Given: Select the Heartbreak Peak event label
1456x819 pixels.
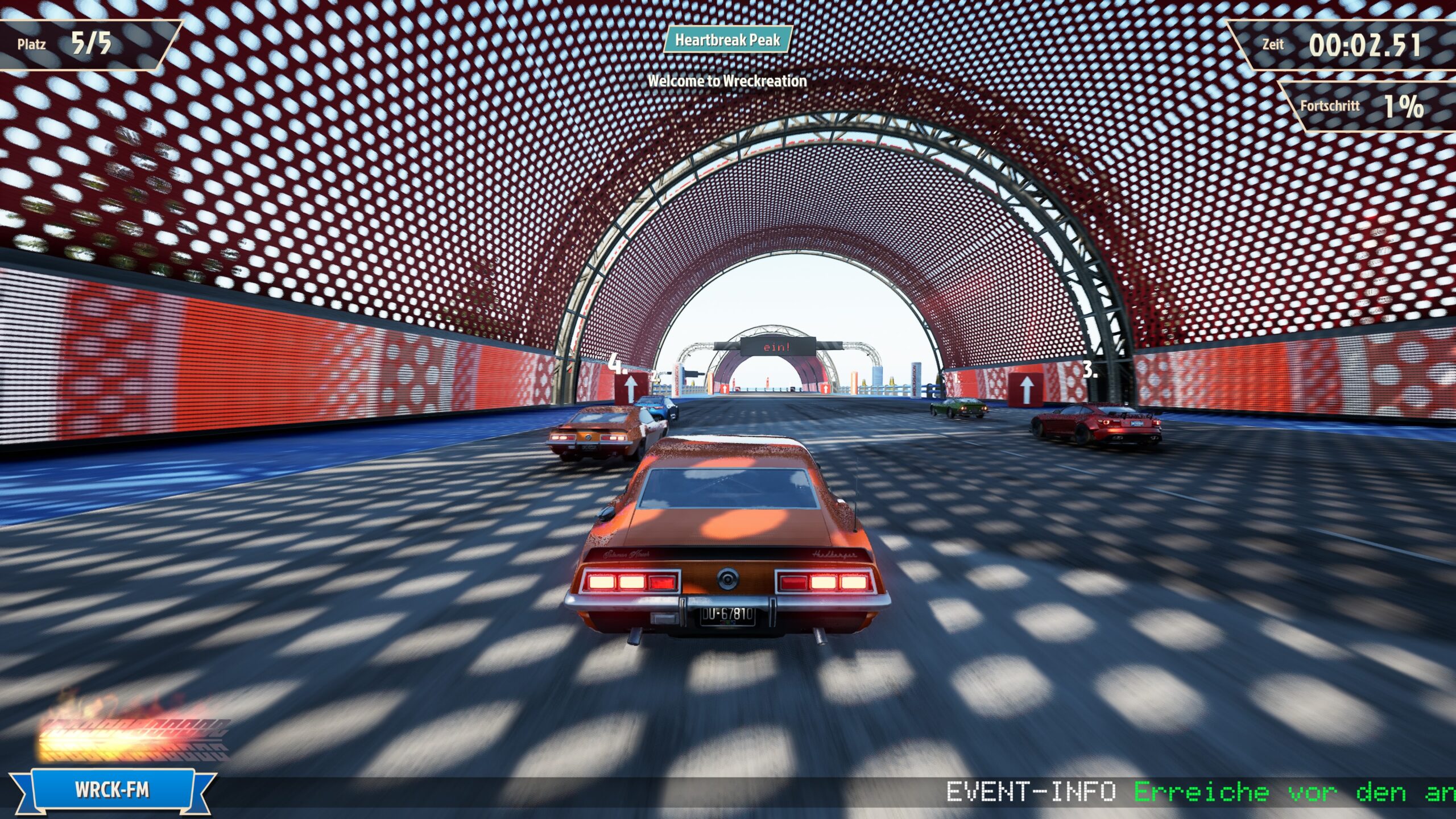Looking at the screenshot, I should point(727,40).
